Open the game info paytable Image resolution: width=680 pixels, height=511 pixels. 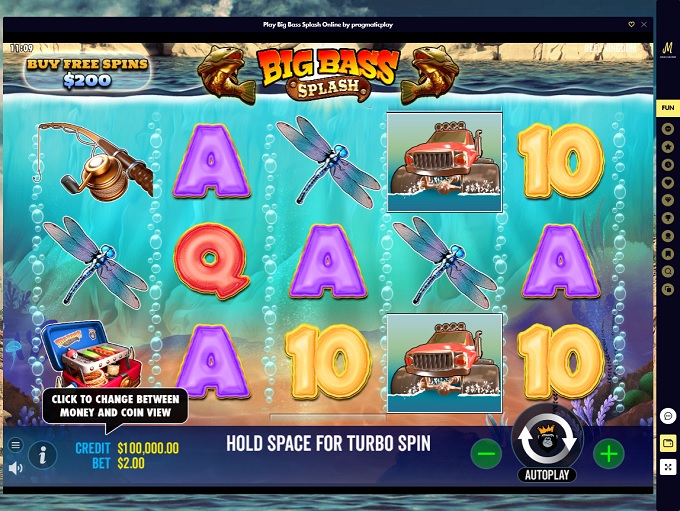click(42, 455)
